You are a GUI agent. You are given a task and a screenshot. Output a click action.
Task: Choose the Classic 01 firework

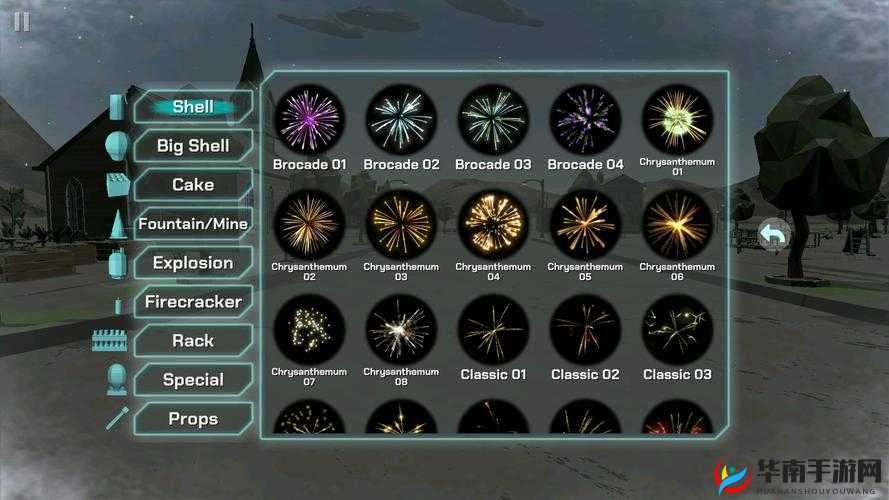pos(493,329)
